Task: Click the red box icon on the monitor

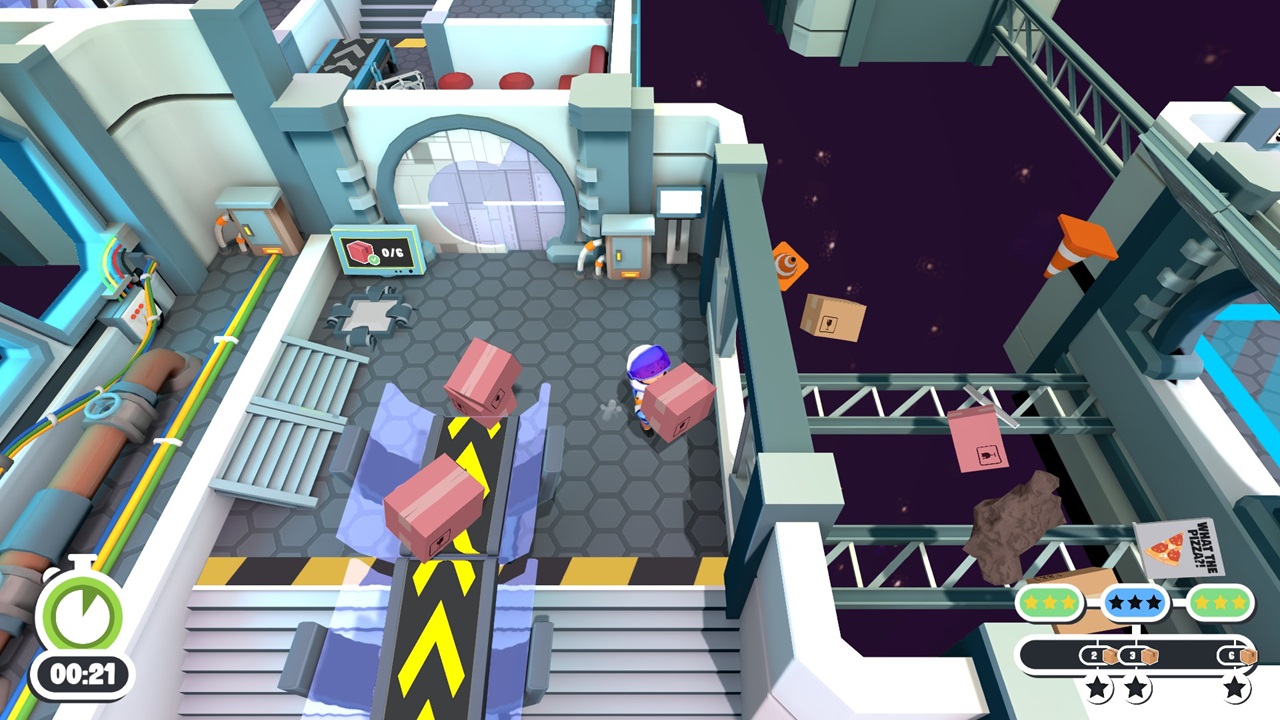Action: [x=358, y=251]
